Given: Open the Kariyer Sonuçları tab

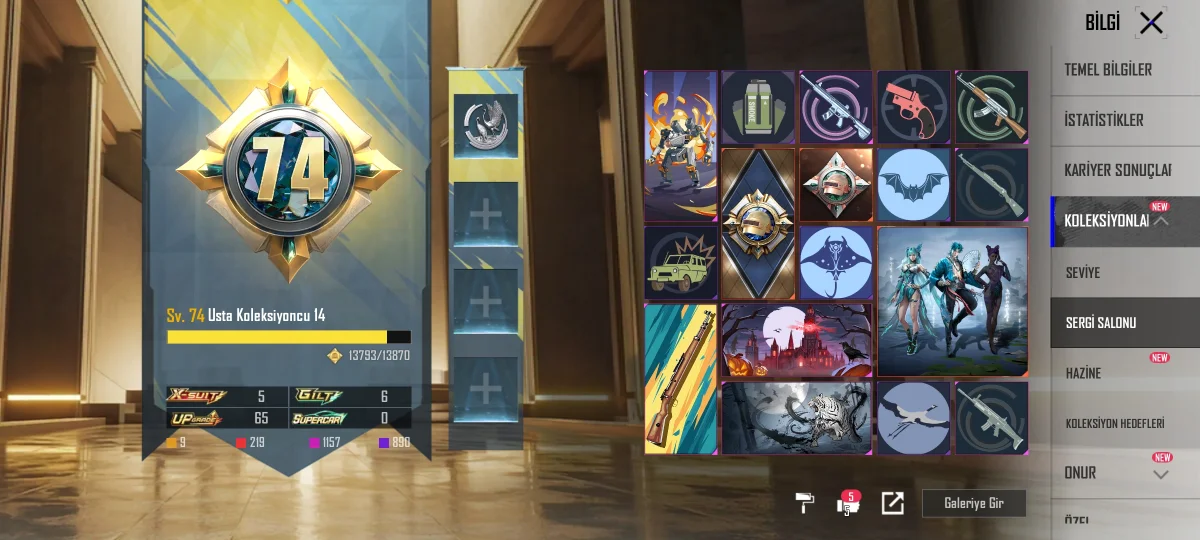Looking at the screenshot, I should click(x=1117, y=170).
